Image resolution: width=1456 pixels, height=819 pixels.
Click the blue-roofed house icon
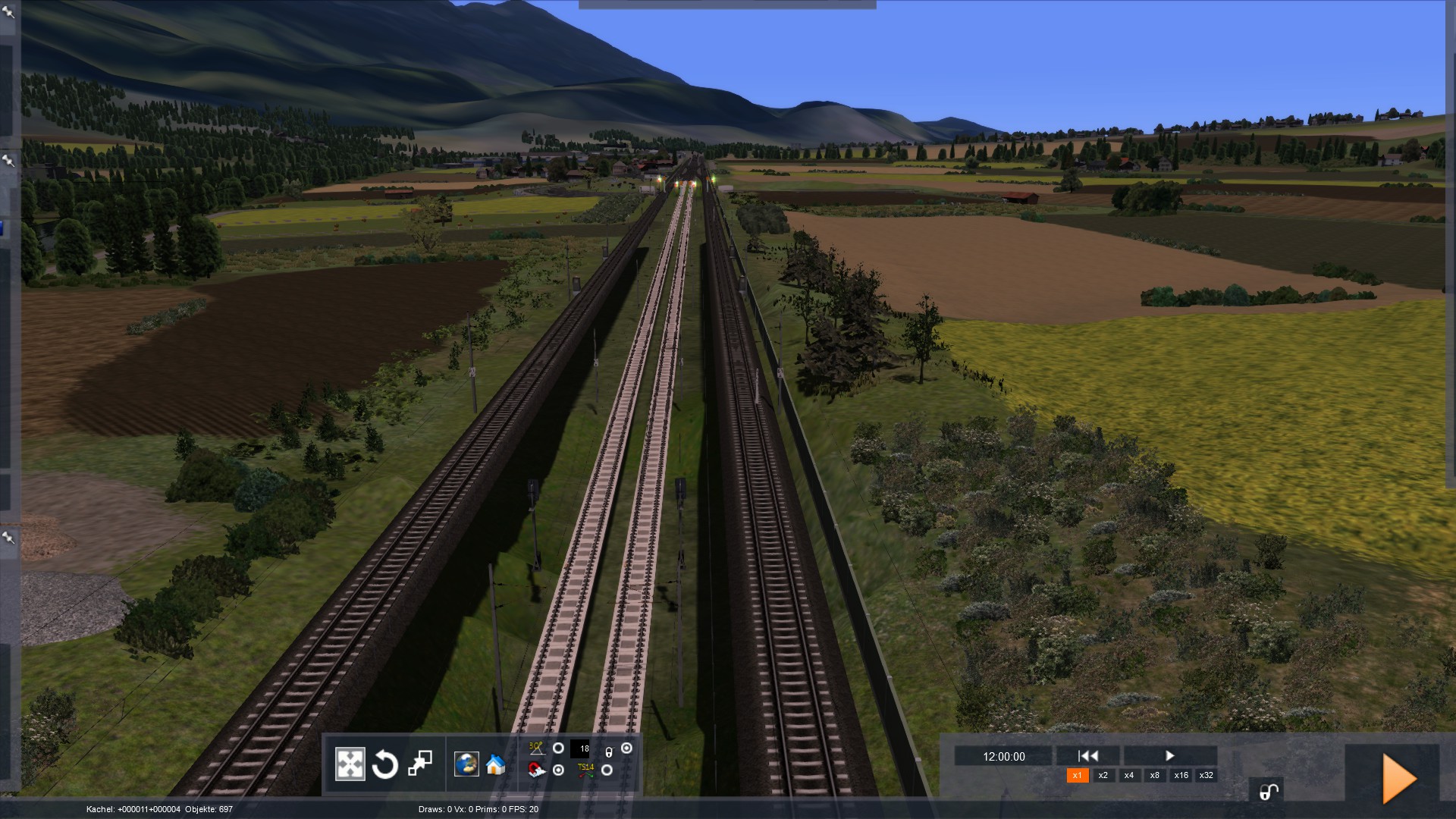tap(495, 764)
